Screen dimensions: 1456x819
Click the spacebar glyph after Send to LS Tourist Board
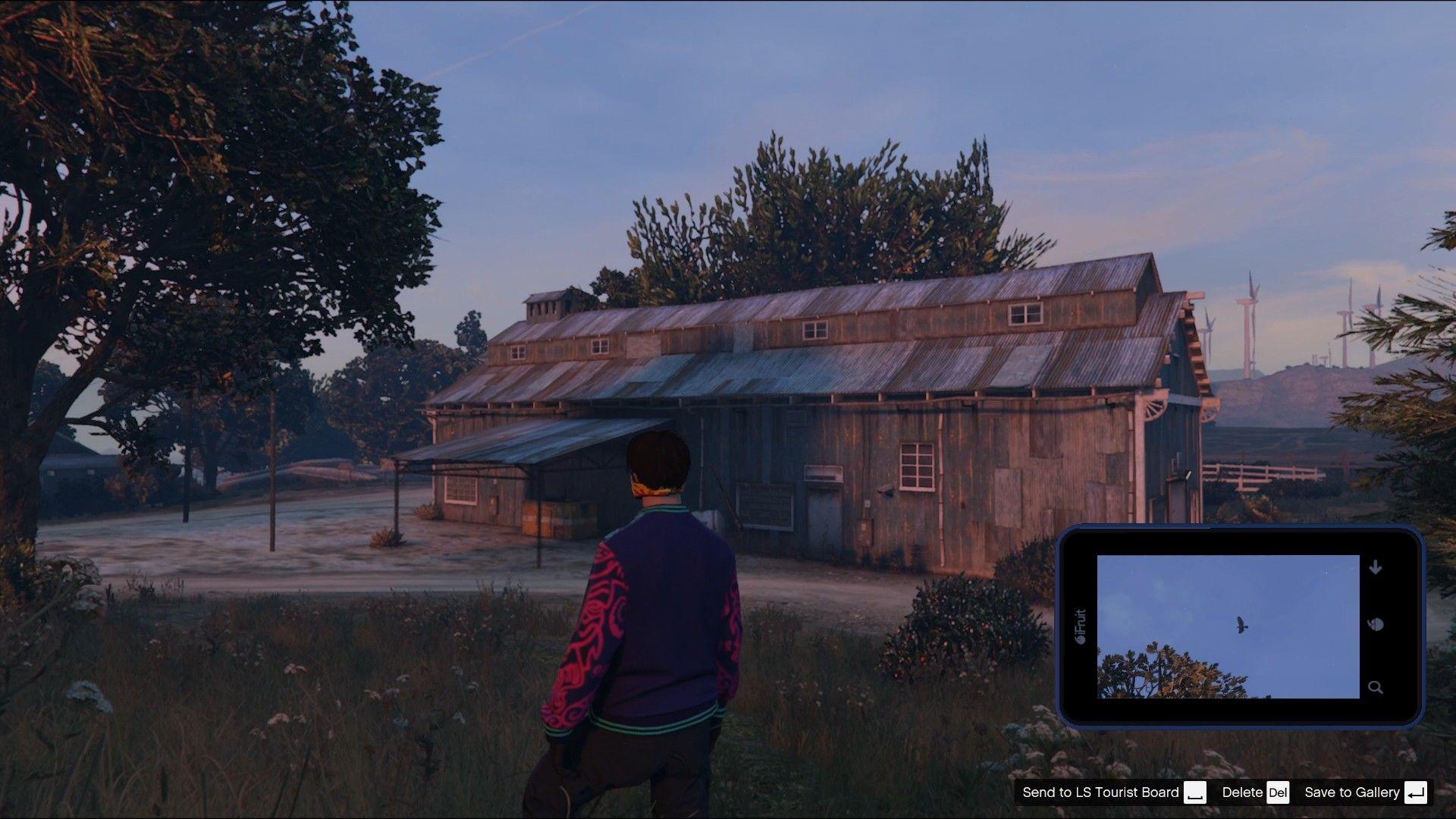(x=1196, y=793)
